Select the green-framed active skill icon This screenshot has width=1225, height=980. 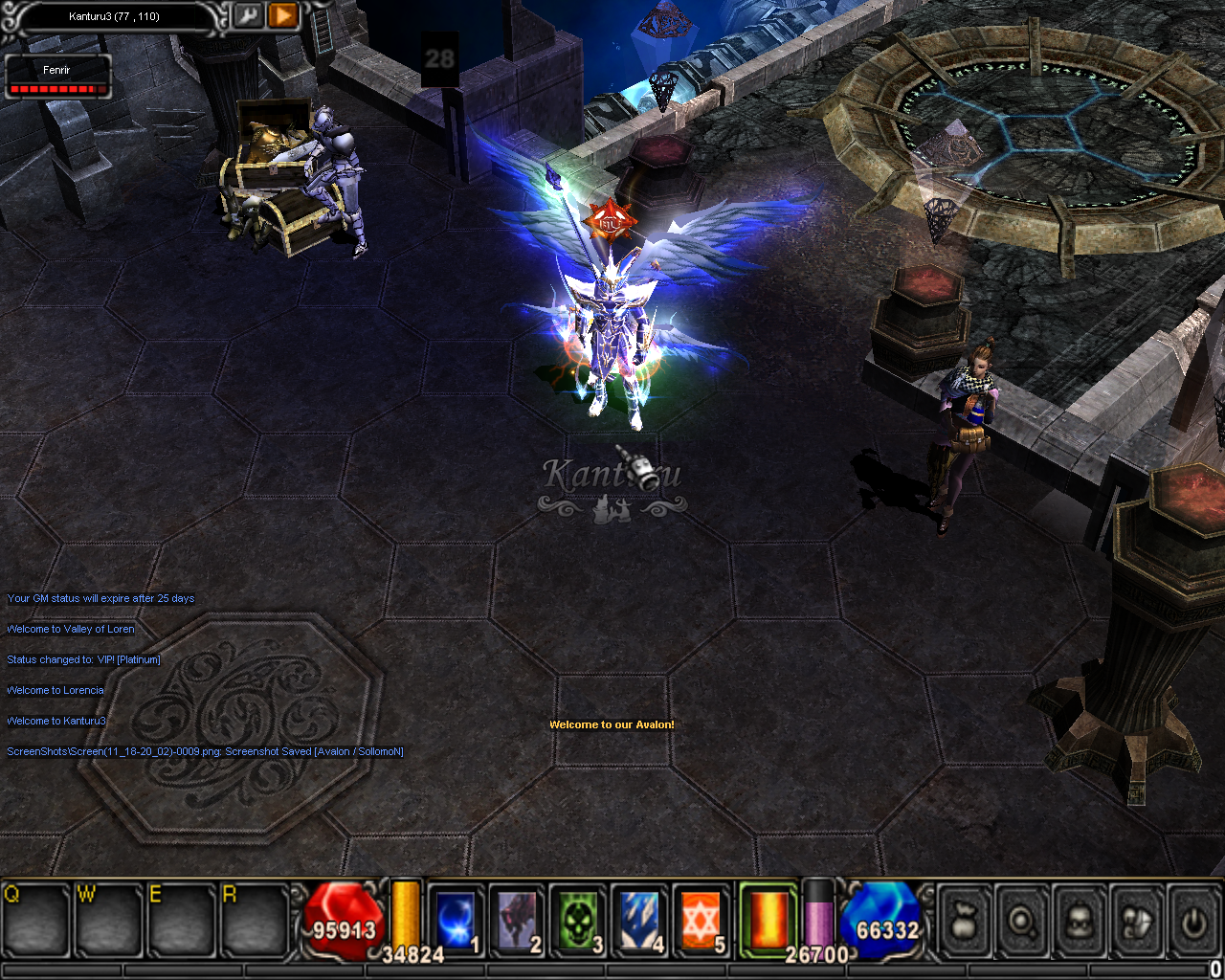coord(768,918)
